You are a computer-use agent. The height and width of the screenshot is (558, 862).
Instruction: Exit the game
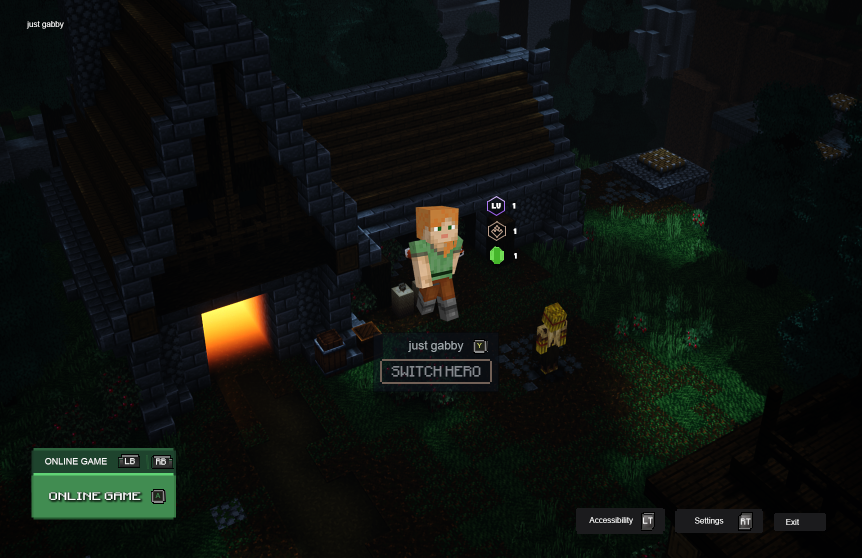point(799,522)
